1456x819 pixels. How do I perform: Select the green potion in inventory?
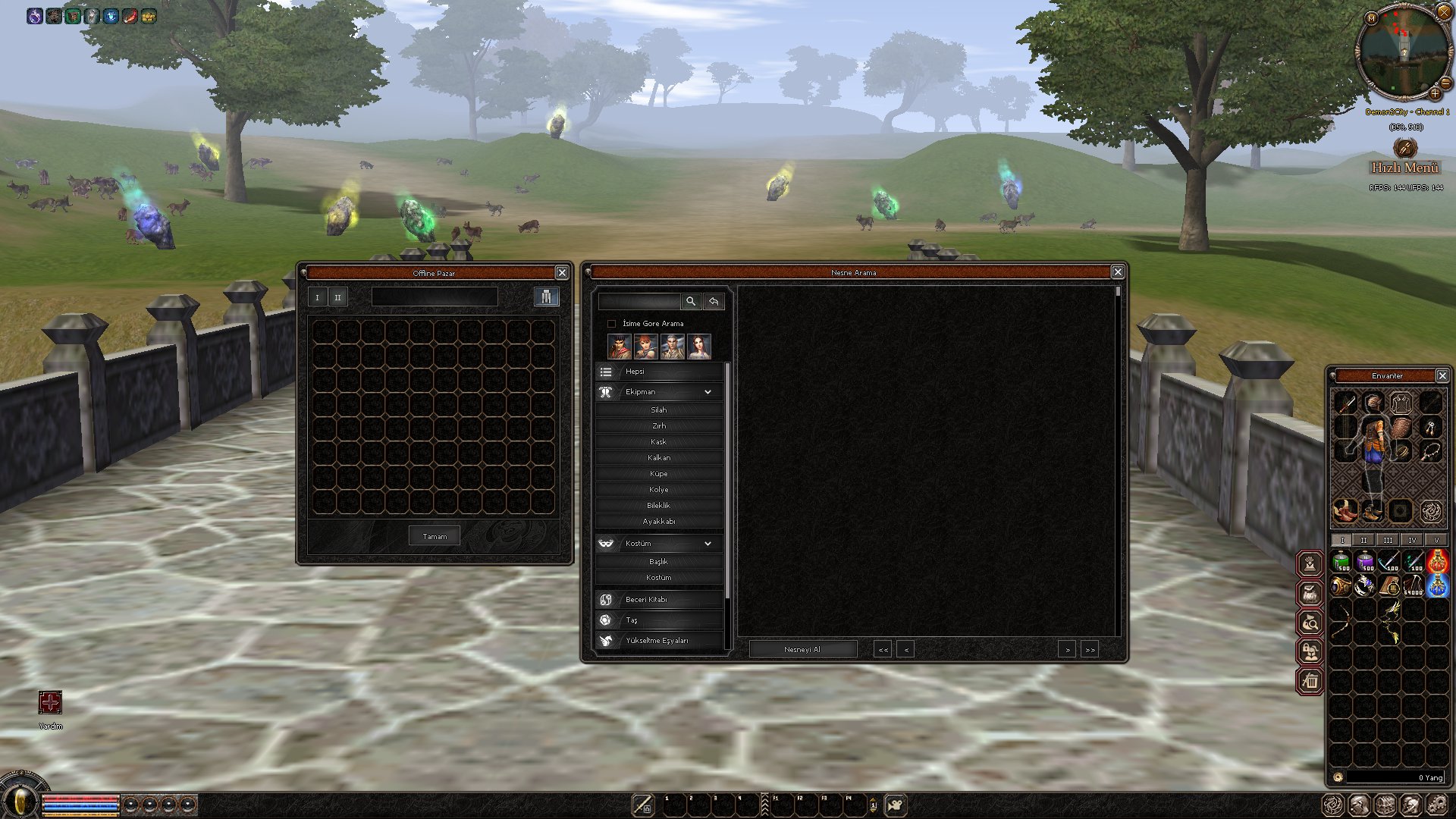[1341, 562]
